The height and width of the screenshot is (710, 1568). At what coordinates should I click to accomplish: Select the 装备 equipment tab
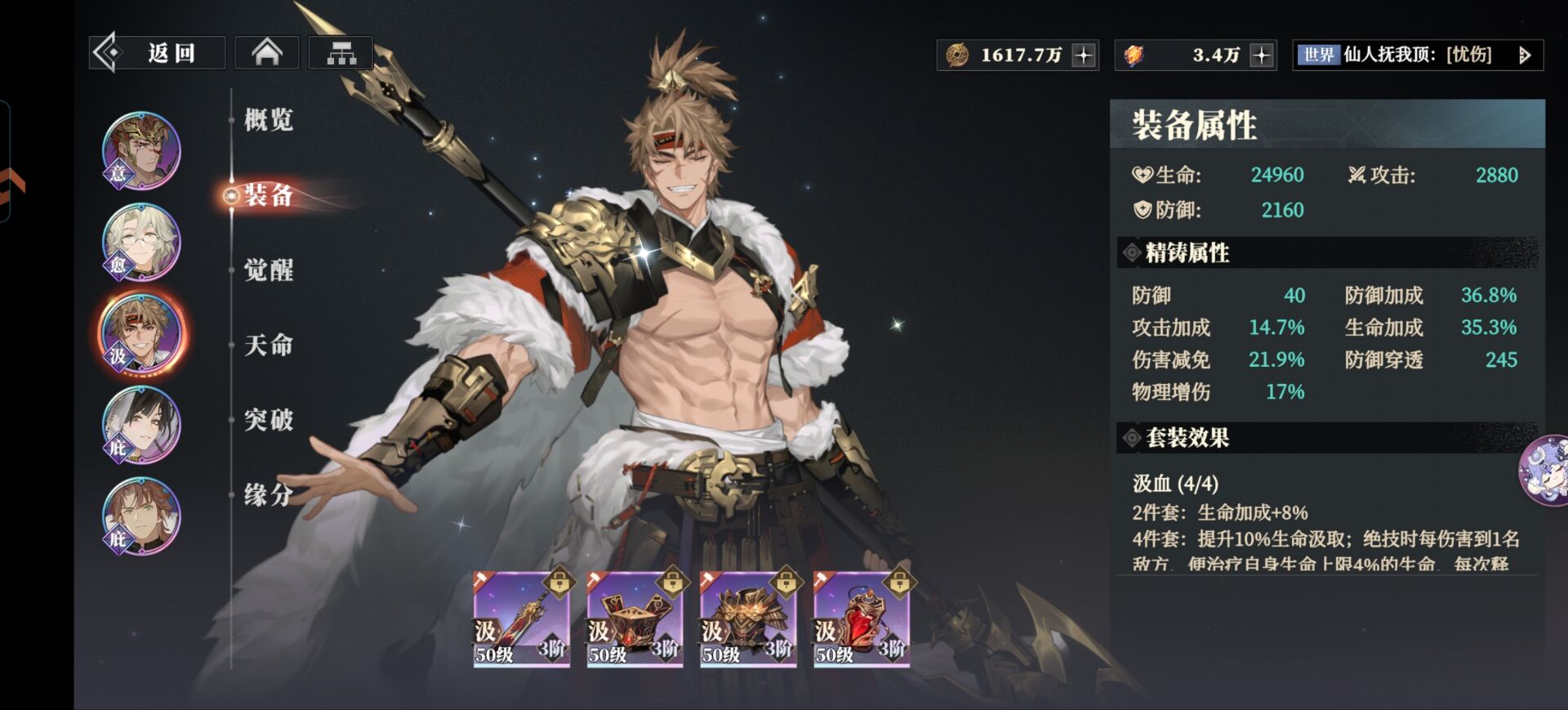point(268,195)
